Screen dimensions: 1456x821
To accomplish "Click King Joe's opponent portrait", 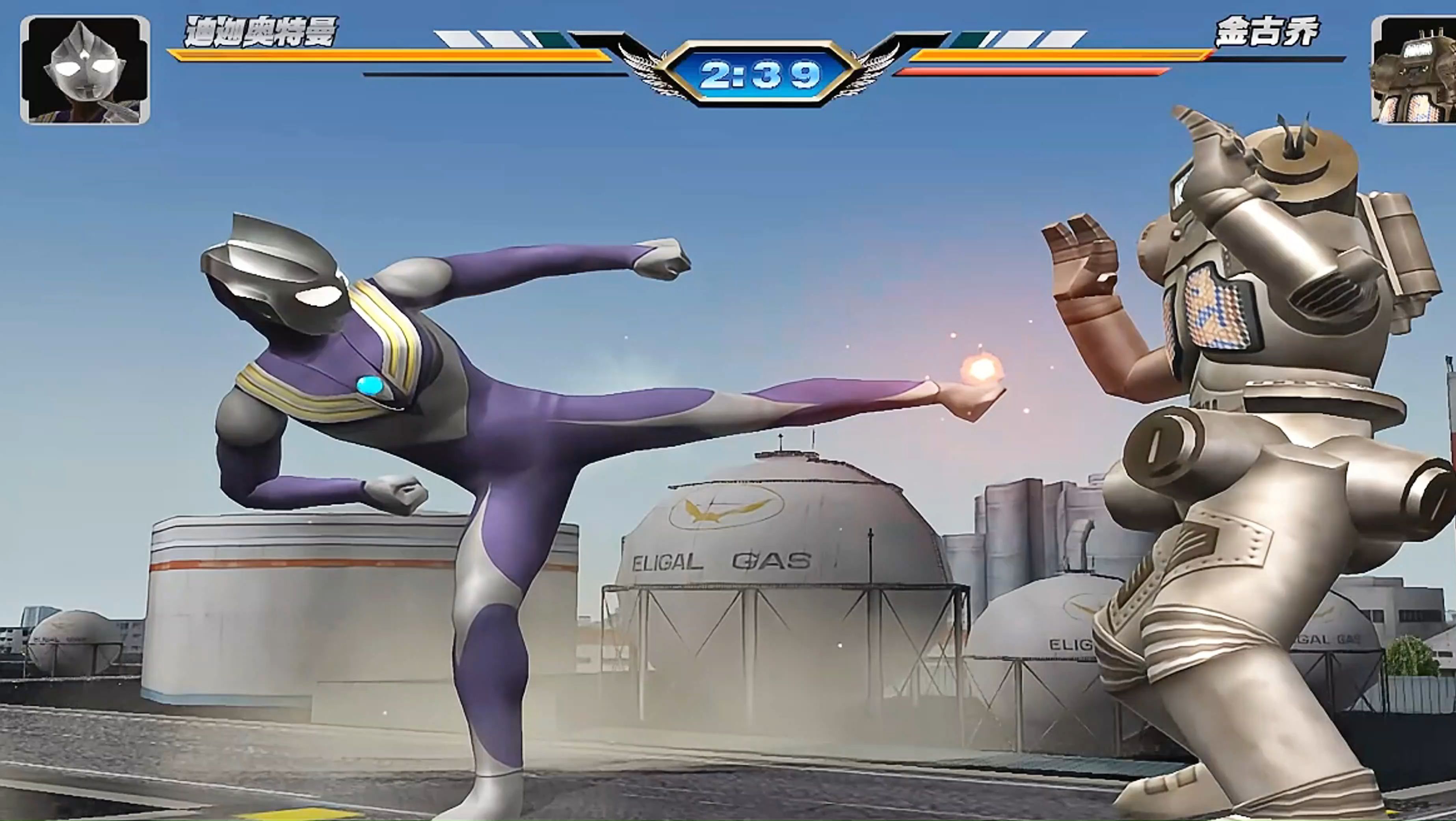I will (x=1415, y=70).
